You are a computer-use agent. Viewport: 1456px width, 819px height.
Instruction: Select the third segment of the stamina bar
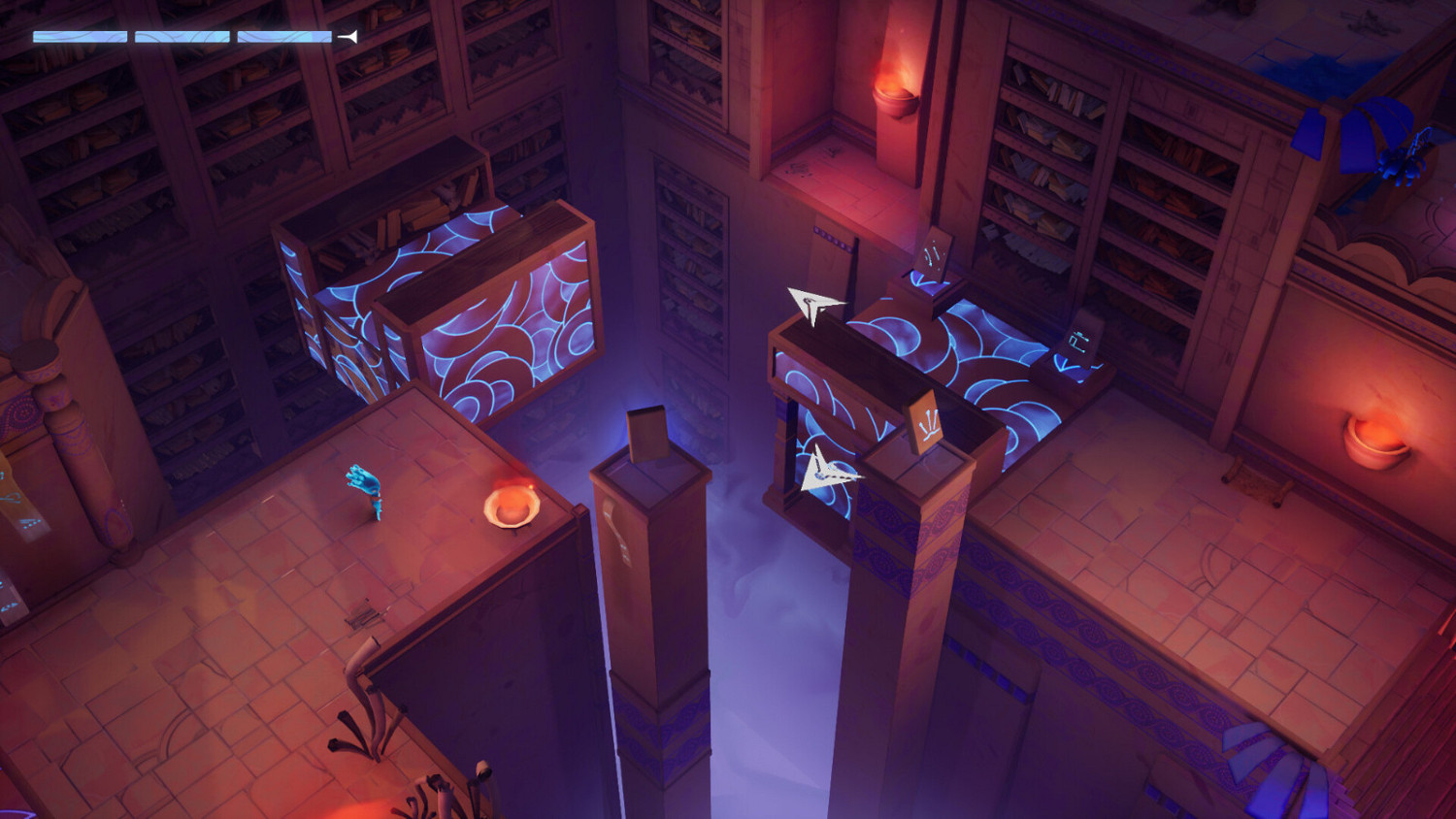pyautogui.click(x=284, y=36)
